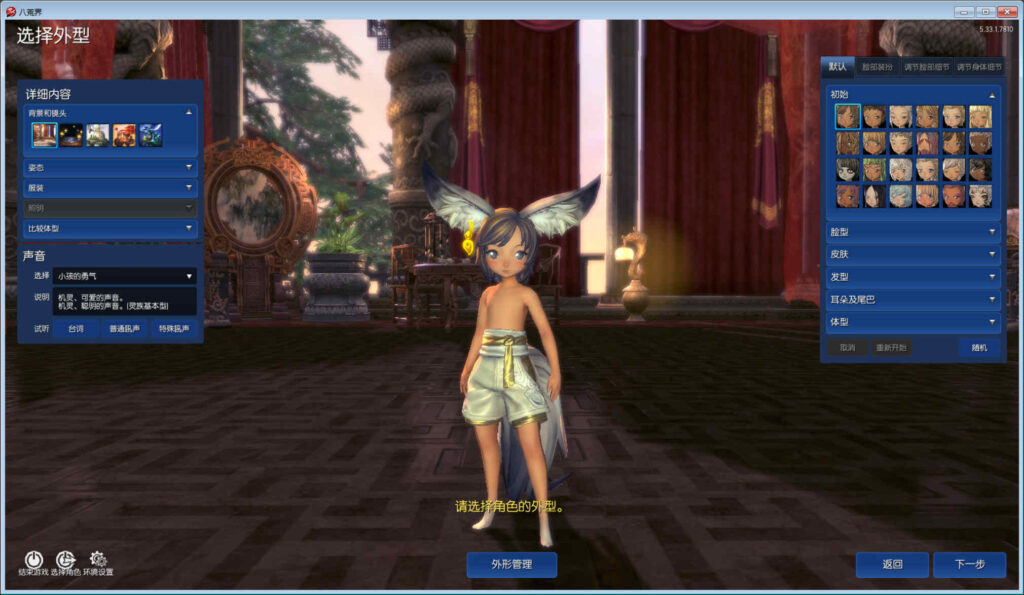Open the 服装 clothing dropdown
The image size is (1024, 595).
[x=110, y=188]
